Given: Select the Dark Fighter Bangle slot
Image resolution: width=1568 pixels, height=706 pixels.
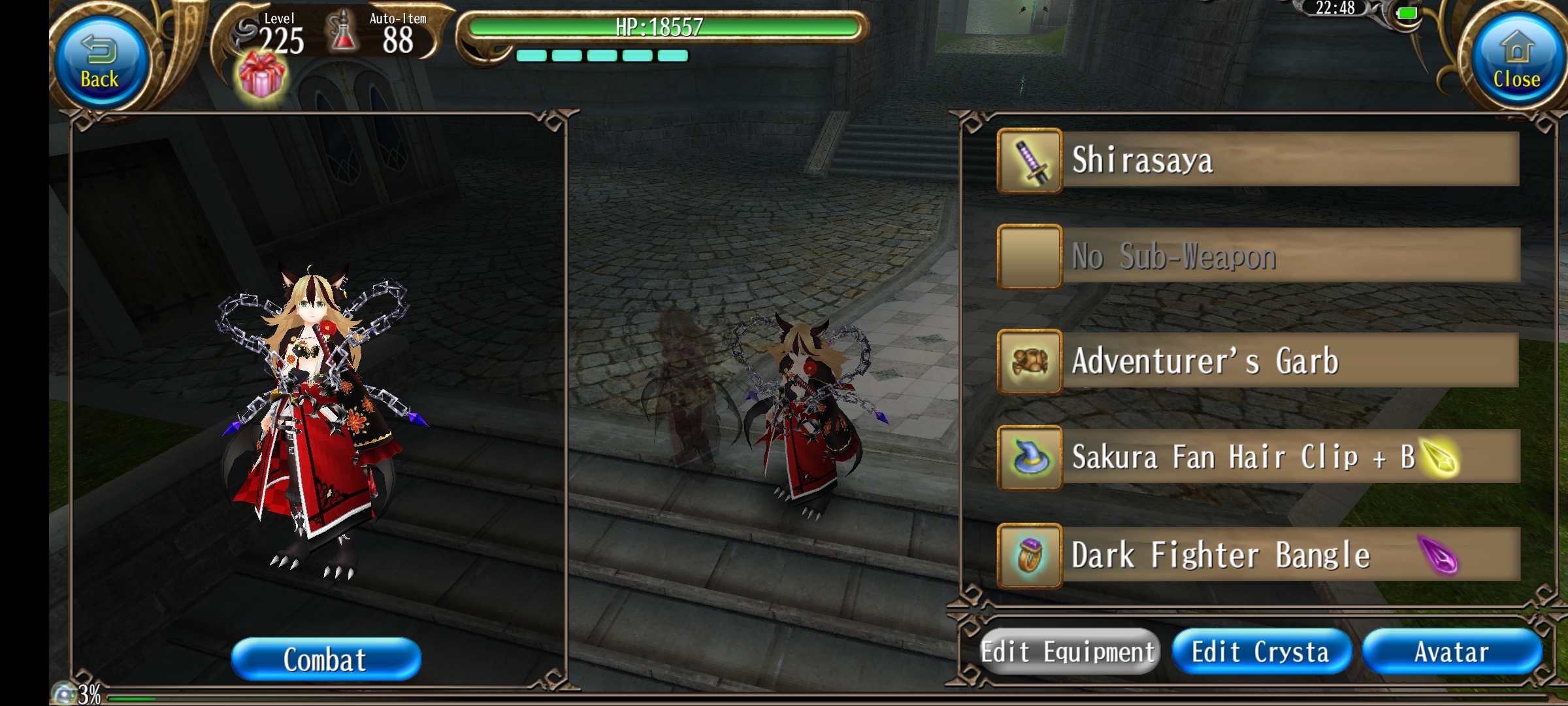Looking at the screenshot, I should pos(1258,555).
